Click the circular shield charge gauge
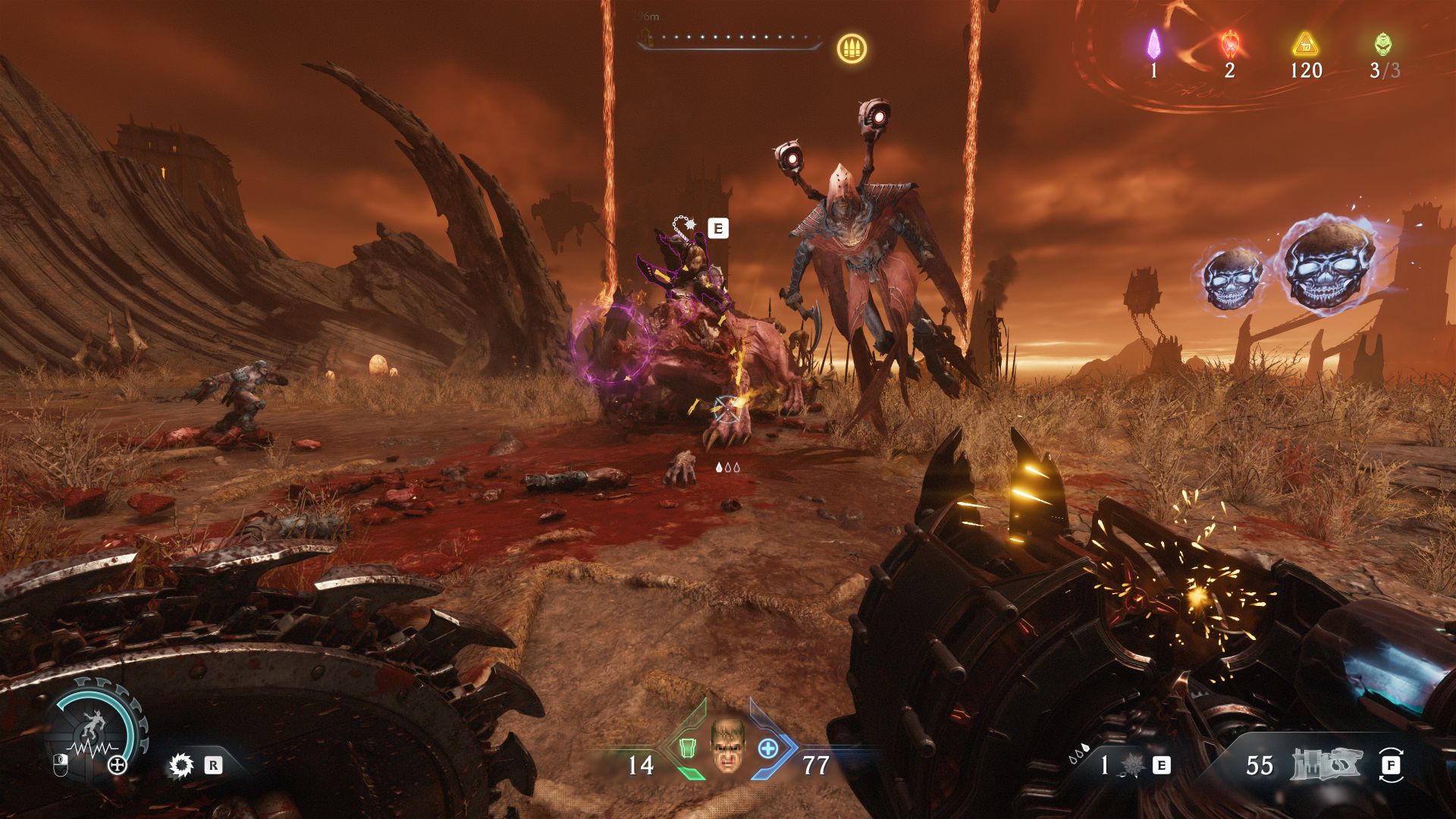1456x819 pixels. click(96, 730)
